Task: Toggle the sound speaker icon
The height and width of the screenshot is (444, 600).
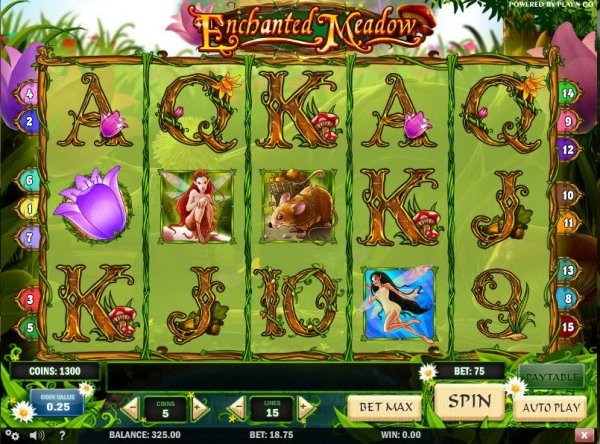Action: [38, 436]
